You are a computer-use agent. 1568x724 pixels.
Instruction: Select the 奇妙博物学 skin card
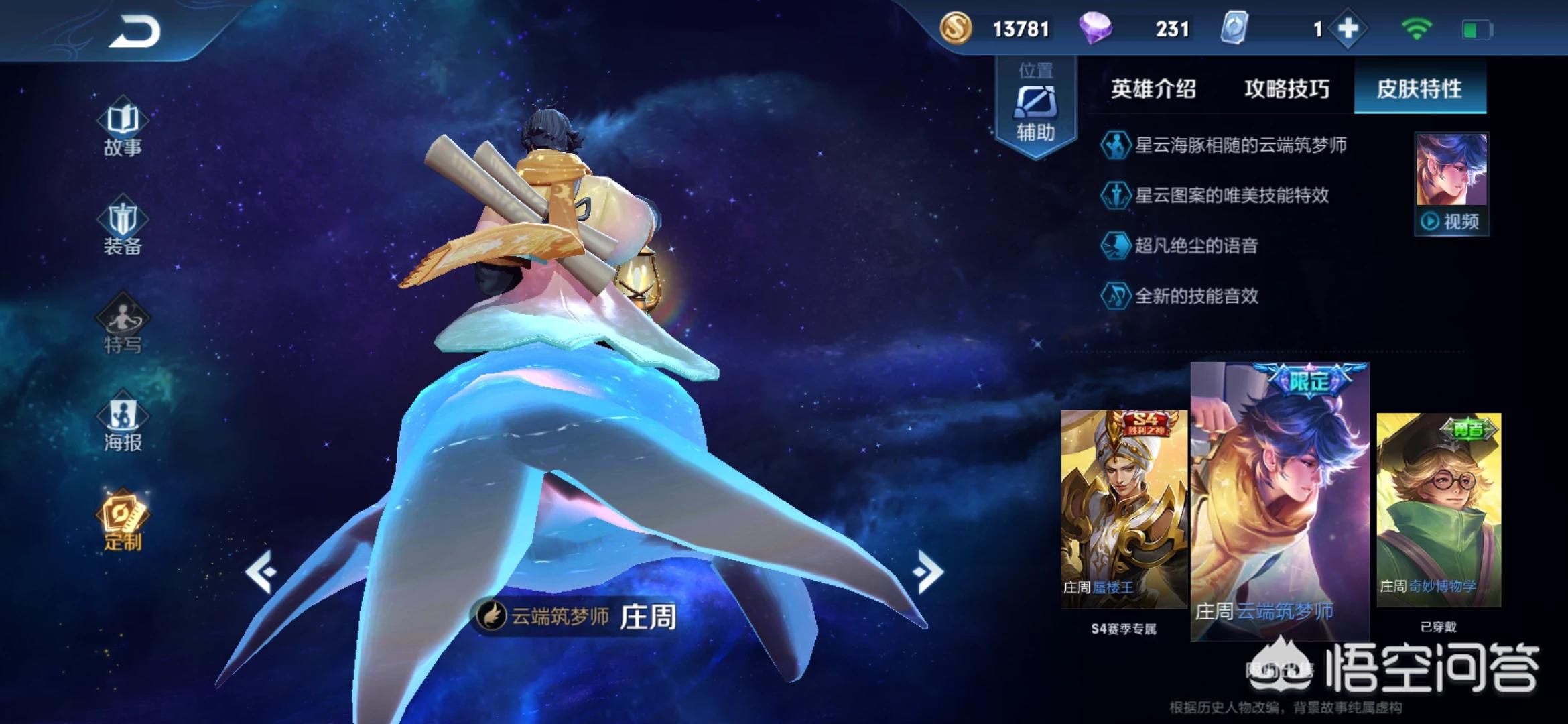pyautogui.click(x=1439, y=509)
